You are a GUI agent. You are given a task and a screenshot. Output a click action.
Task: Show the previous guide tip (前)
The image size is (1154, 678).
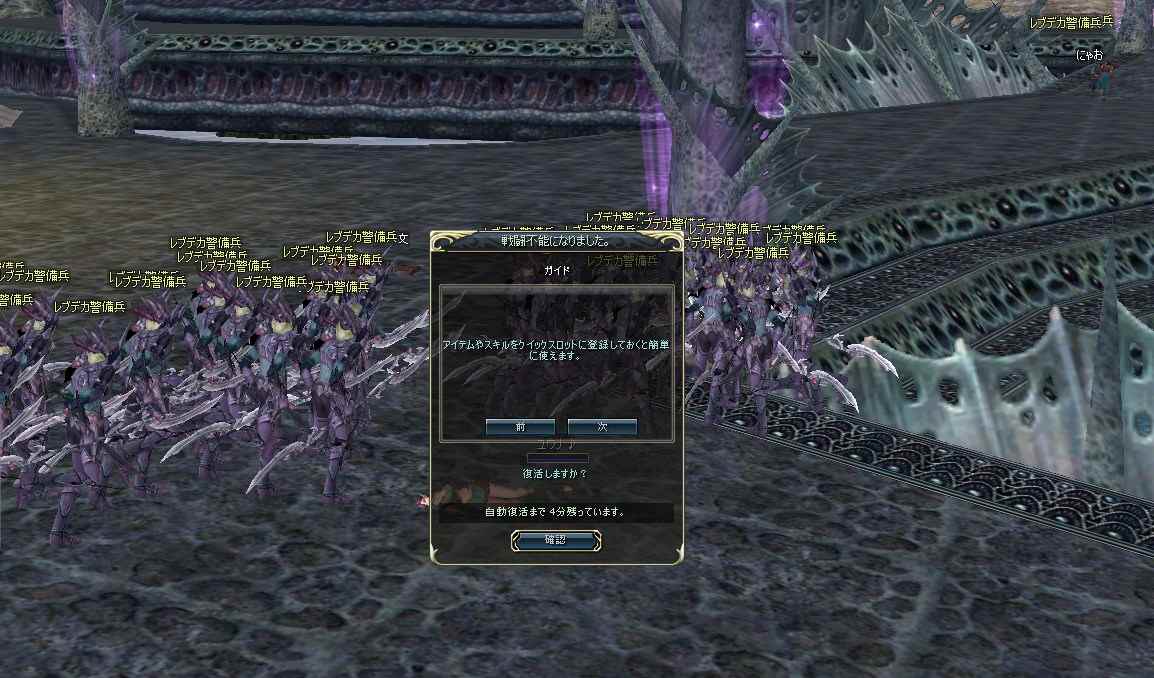[x=520, y=427]
